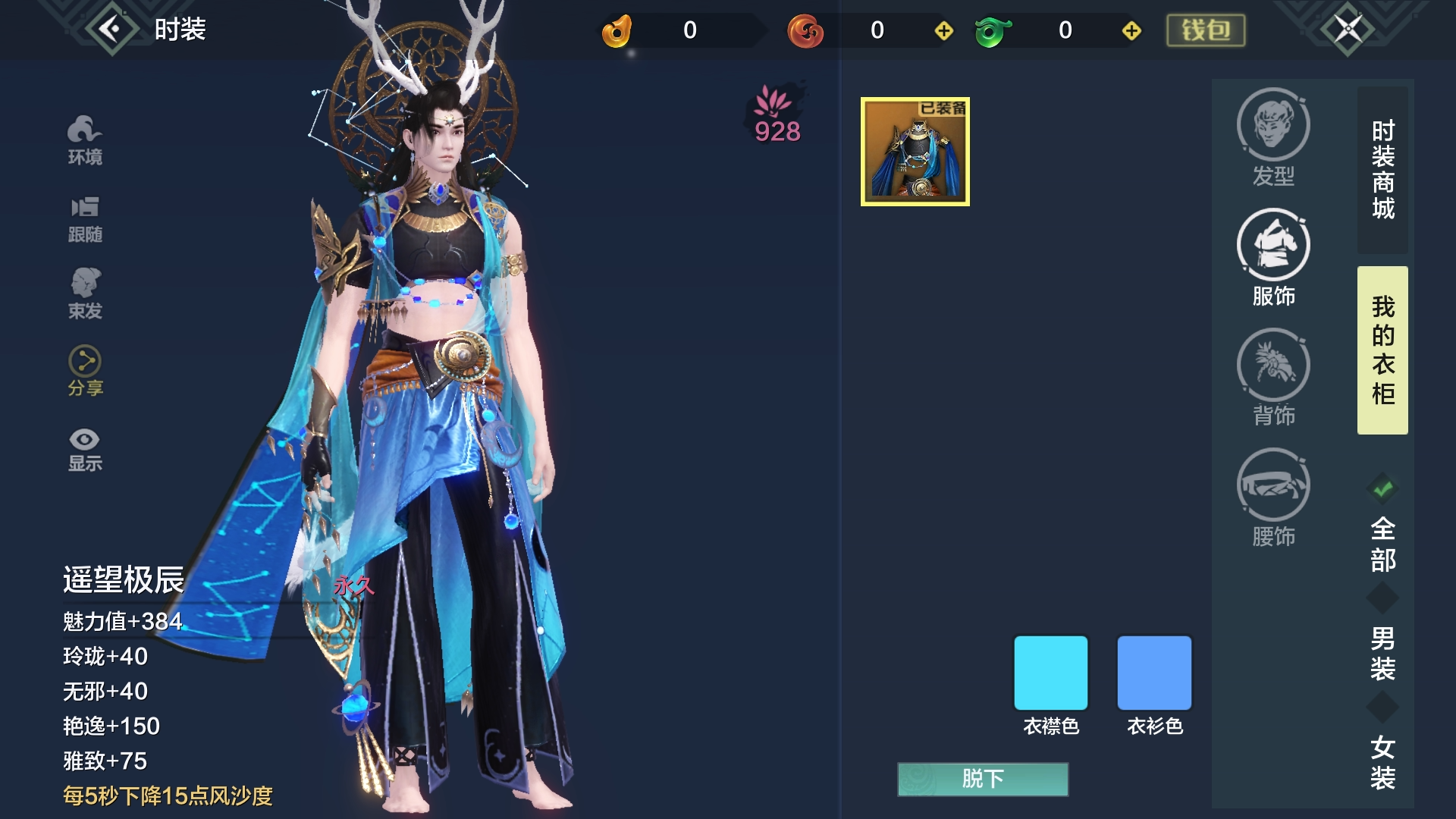Pick the cyan 衣襟色 collar color

pos(1050,673)
